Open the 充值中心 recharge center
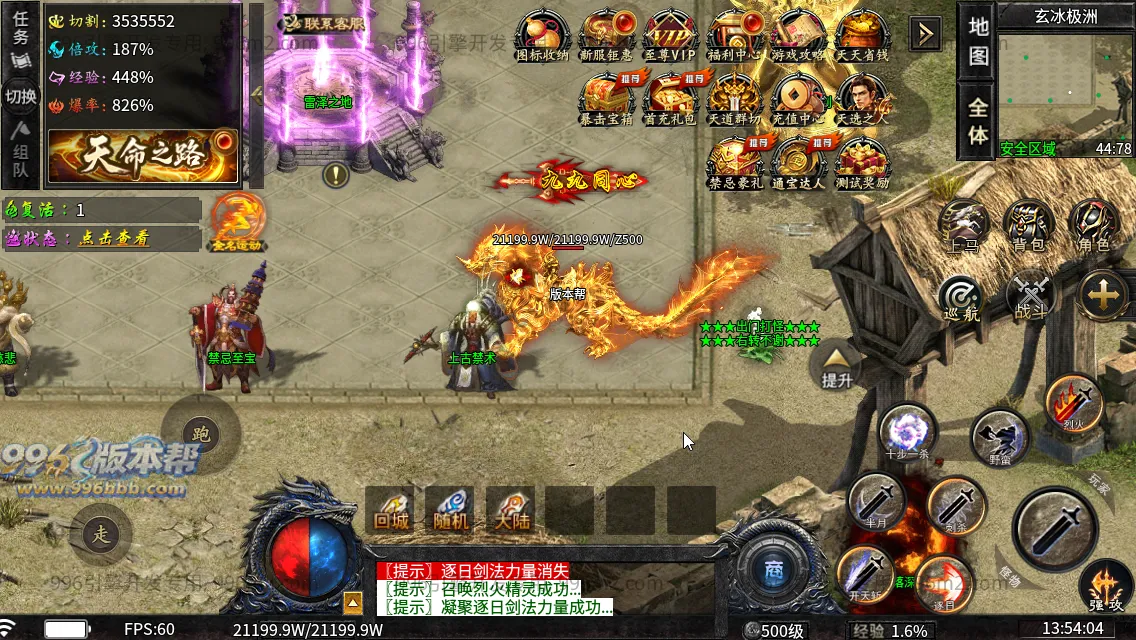The width and height of the screenshot is (1136, 640). pyautogui.click(x=798, y=96)
